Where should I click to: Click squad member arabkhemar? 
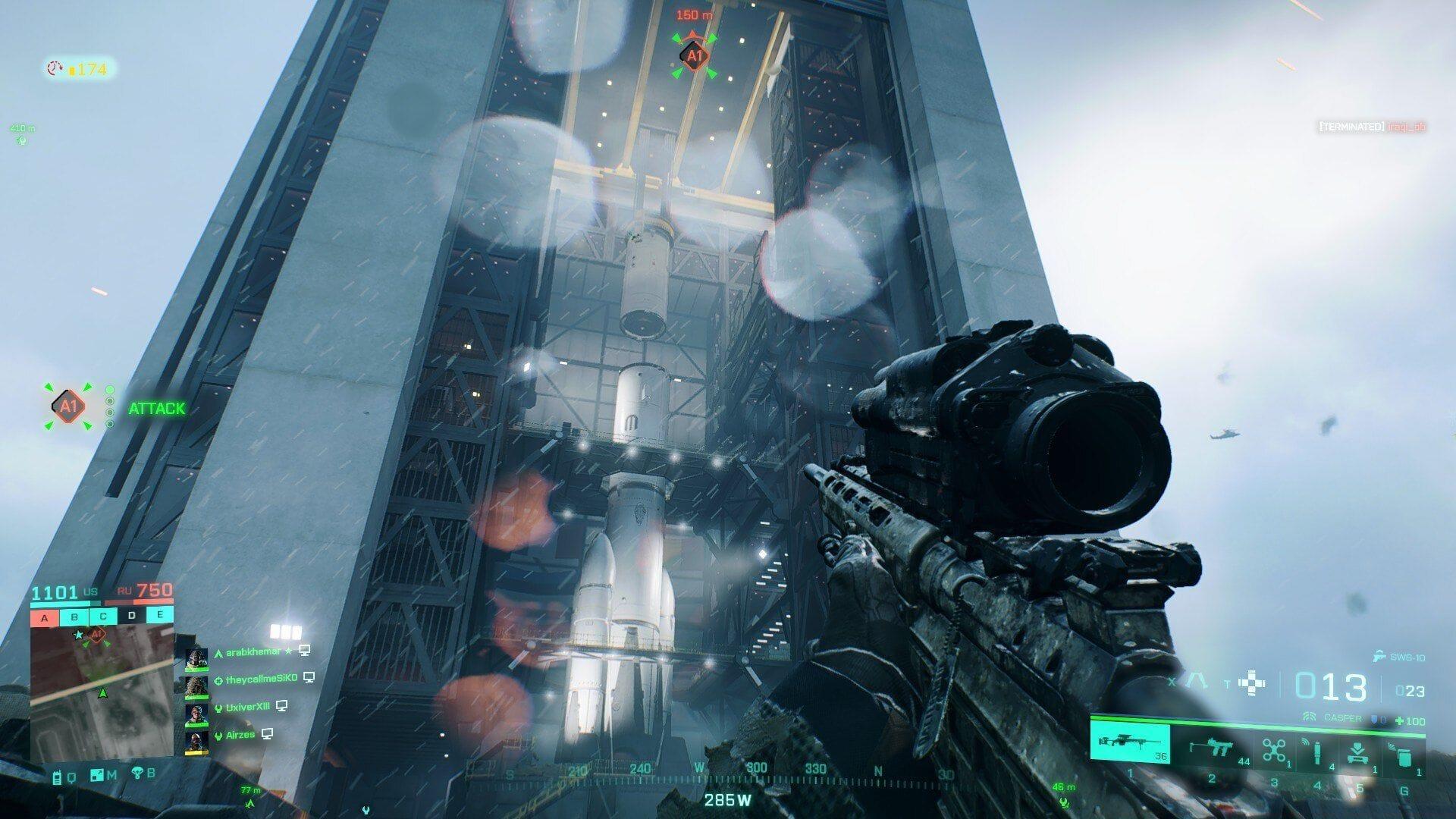[253, 652]
